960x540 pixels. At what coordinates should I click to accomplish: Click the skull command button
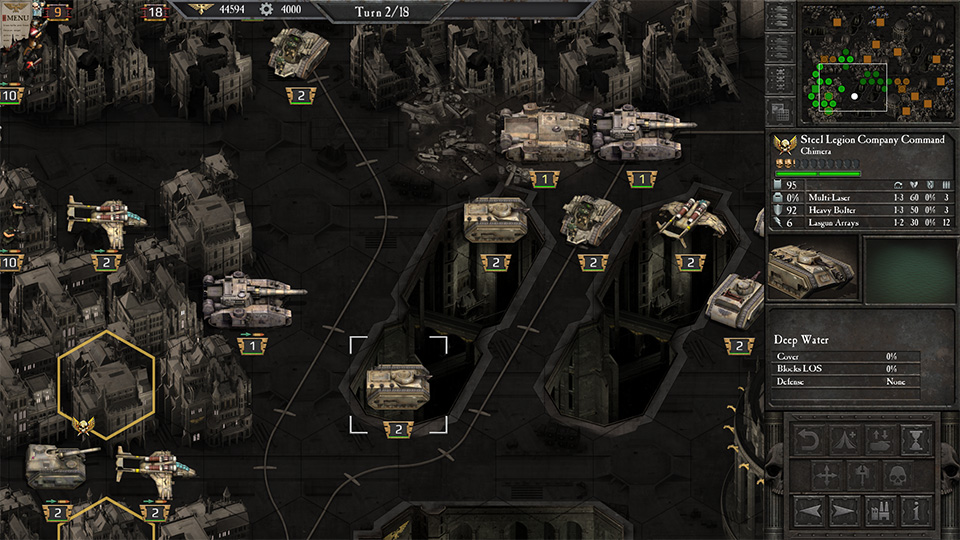tap(899, 474)
